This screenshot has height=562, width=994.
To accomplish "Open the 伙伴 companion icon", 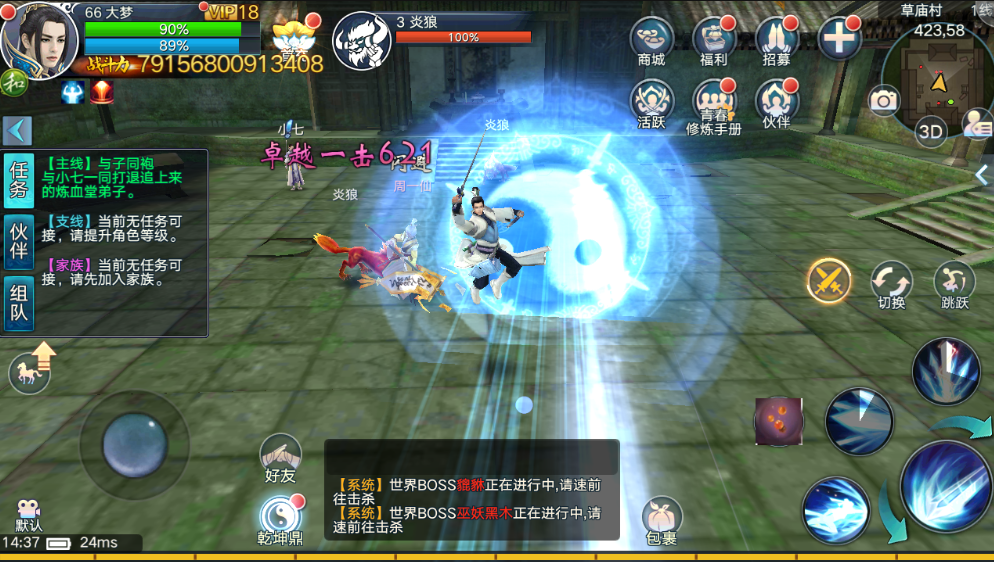I will click(x=776, y=103).
